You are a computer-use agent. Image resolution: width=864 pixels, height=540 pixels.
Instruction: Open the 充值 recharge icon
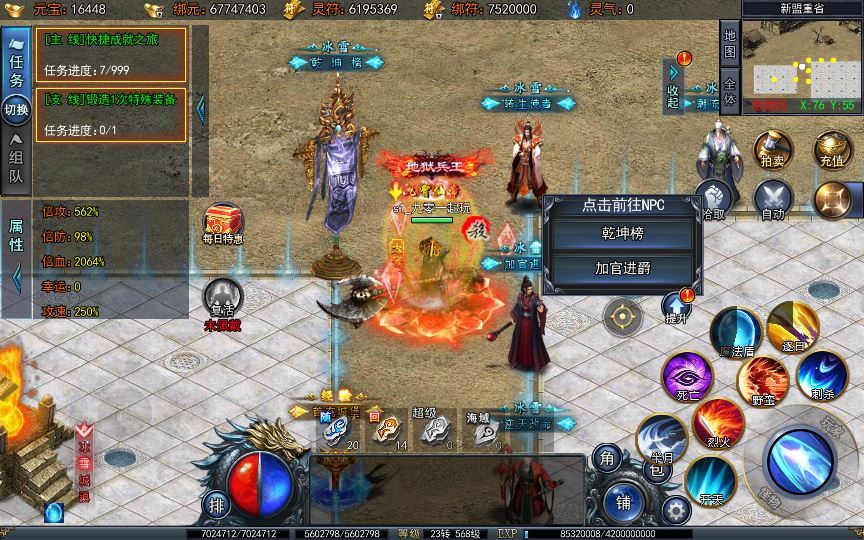[832, 148]
